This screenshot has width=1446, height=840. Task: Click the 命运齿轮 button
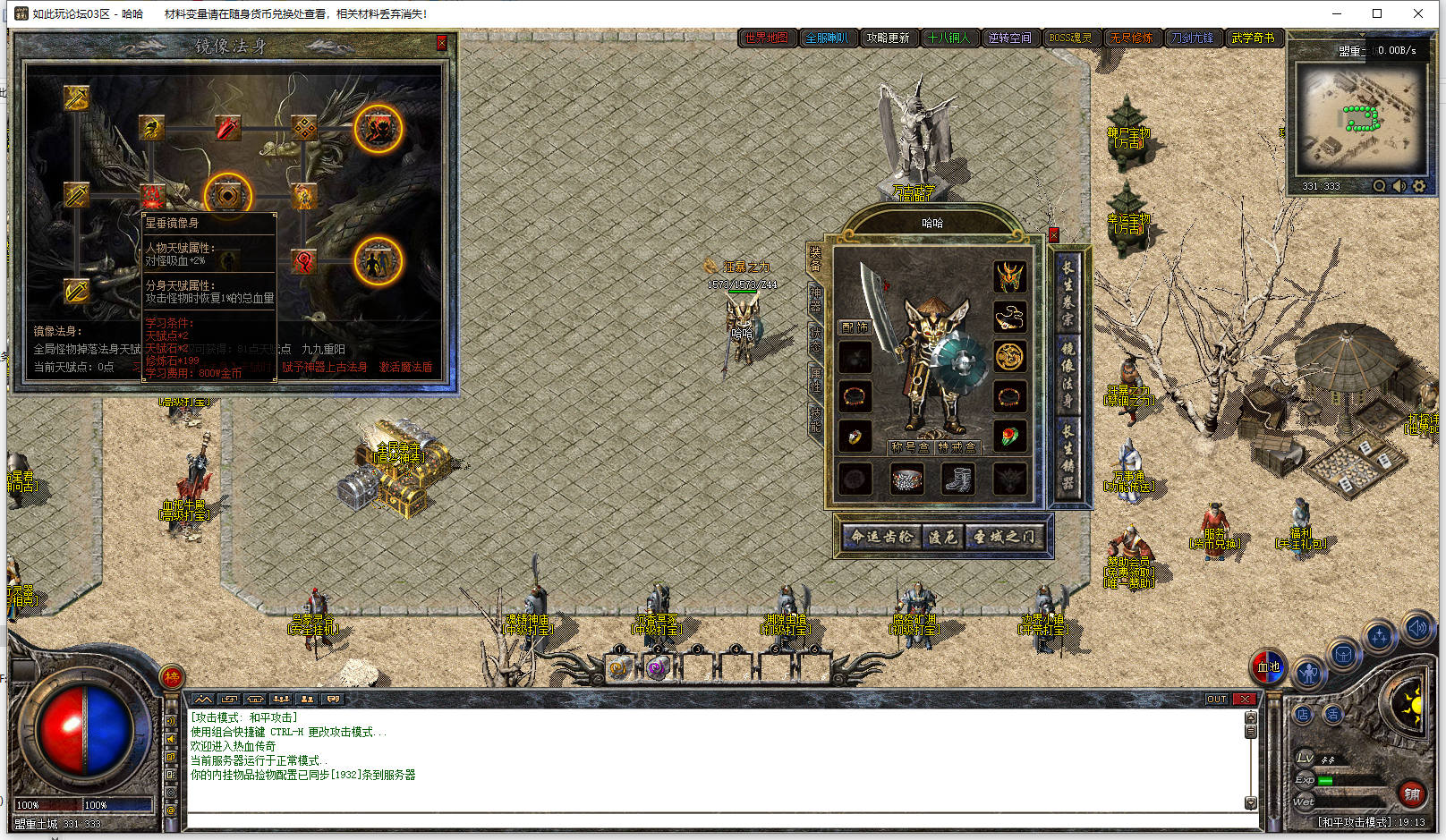click(x=882, y=537)
